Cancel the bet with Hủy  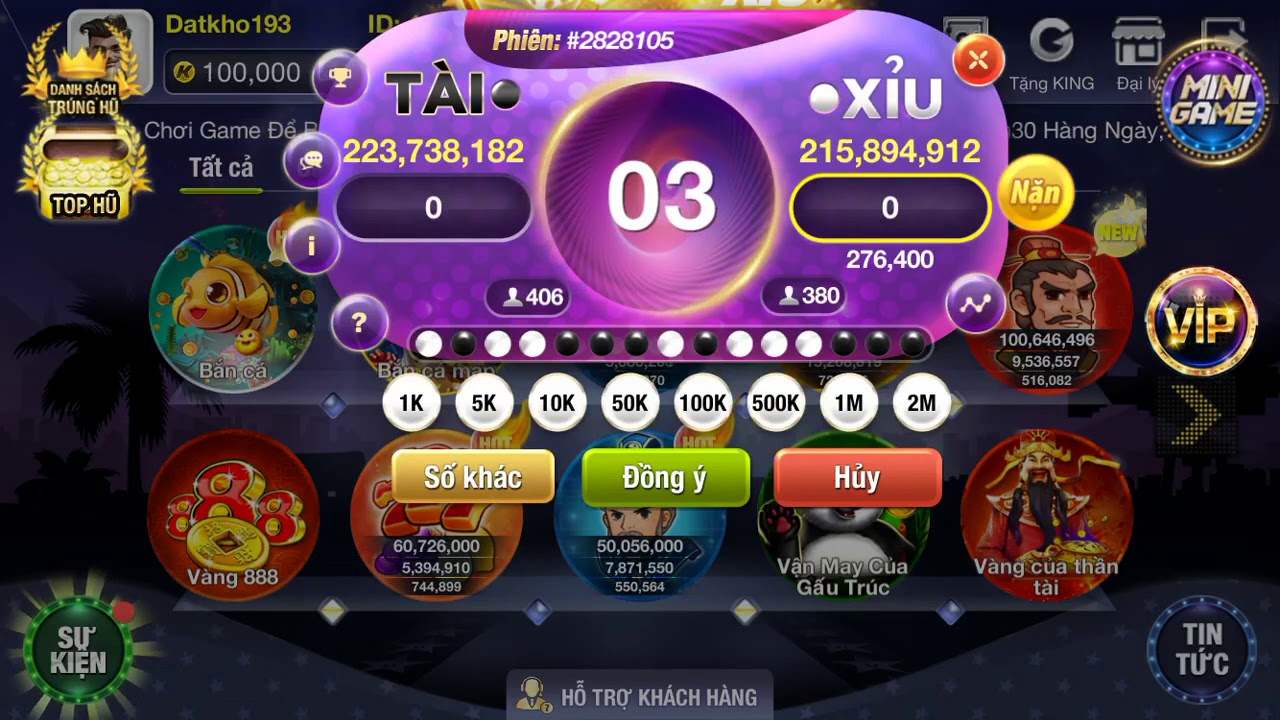tap(857, 477)
